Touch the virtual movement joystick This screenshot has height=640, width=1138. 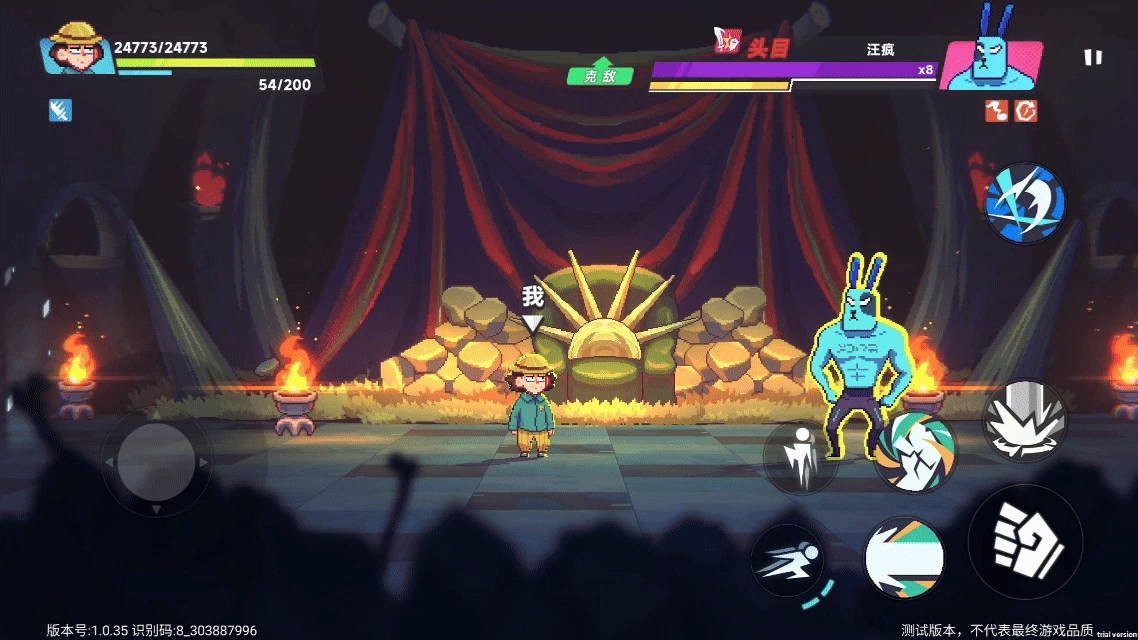[x=156, y=461]
